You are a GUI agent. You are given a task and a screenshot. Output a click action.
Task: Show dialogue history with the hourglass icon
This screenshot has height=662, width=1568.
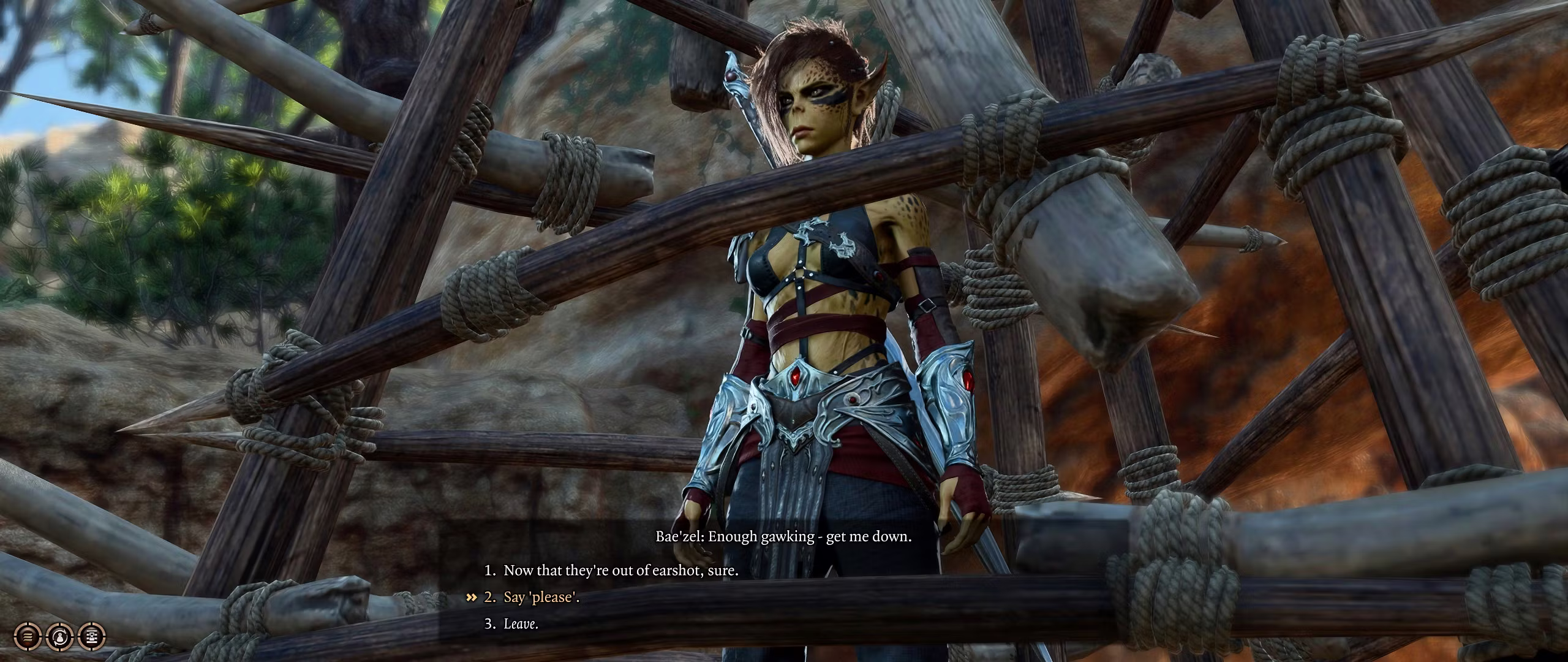coord(92,636)
